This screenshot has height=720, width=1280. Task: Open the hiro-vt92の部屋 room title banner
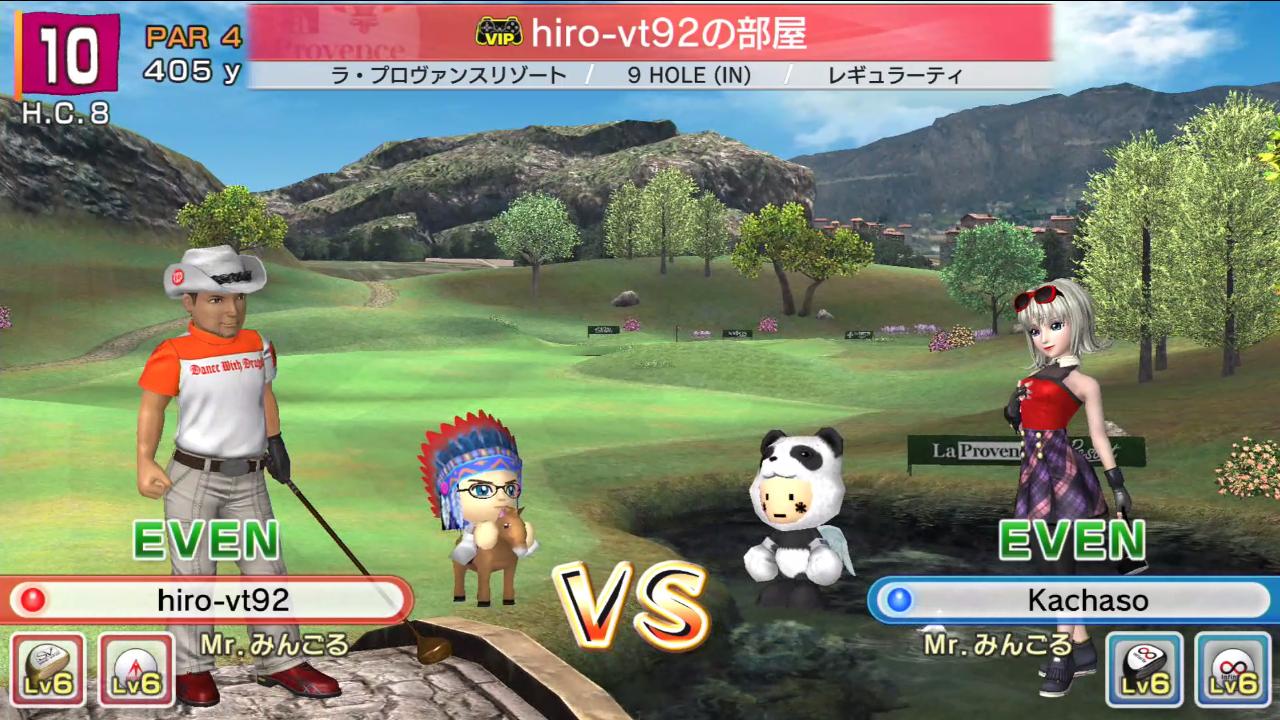tap(650, 33)
